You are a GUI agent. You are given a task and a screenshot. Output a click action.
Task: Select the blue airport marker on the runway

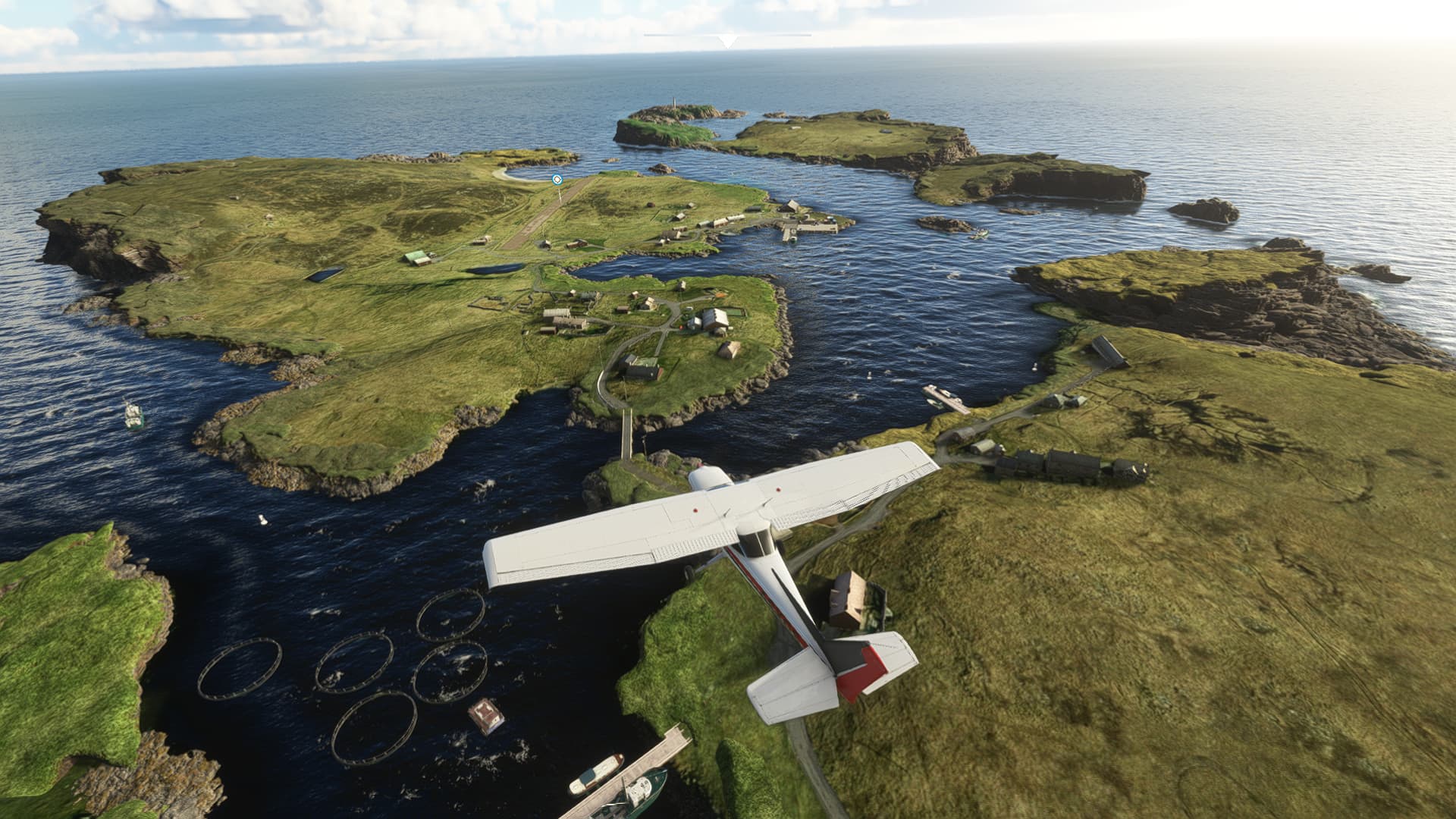click(557, 180)
